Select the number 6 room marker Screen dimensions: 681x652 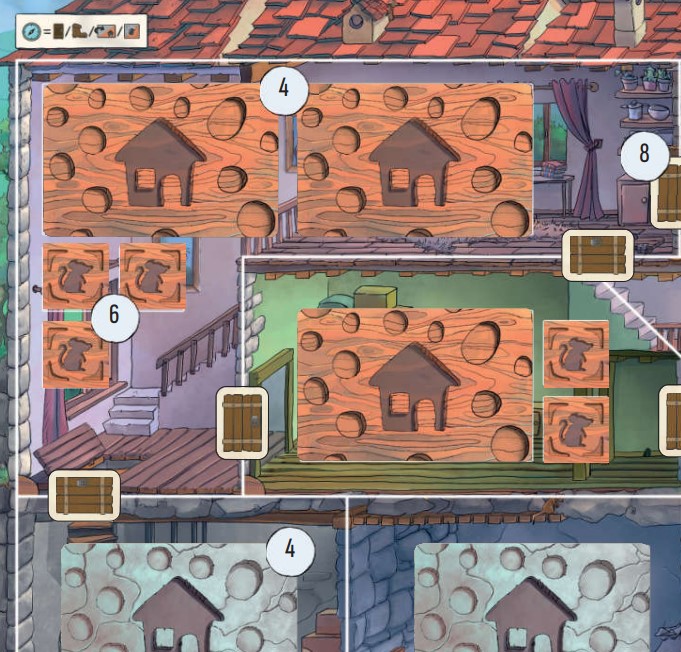pos(113,316)
